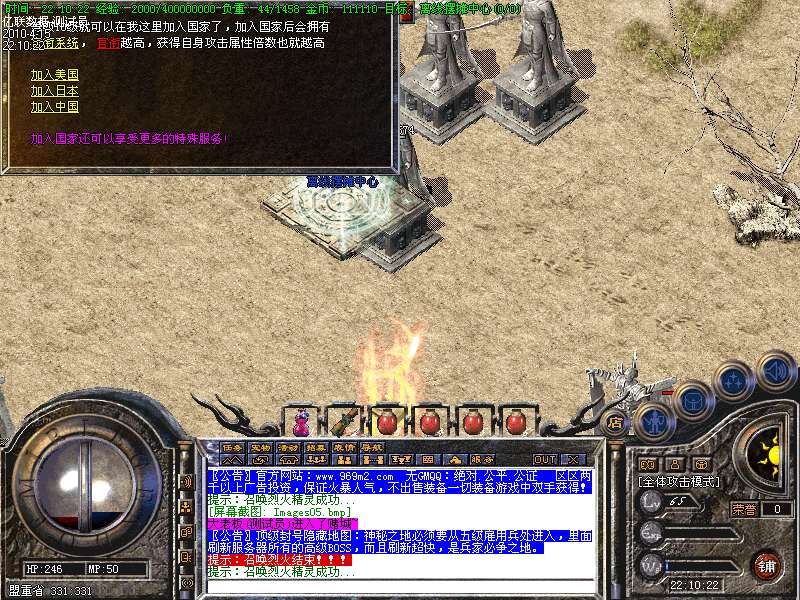This screenshot has height=600, width=800.
Task: Use the purple potion in the belt
Action: tap(300, 419)
